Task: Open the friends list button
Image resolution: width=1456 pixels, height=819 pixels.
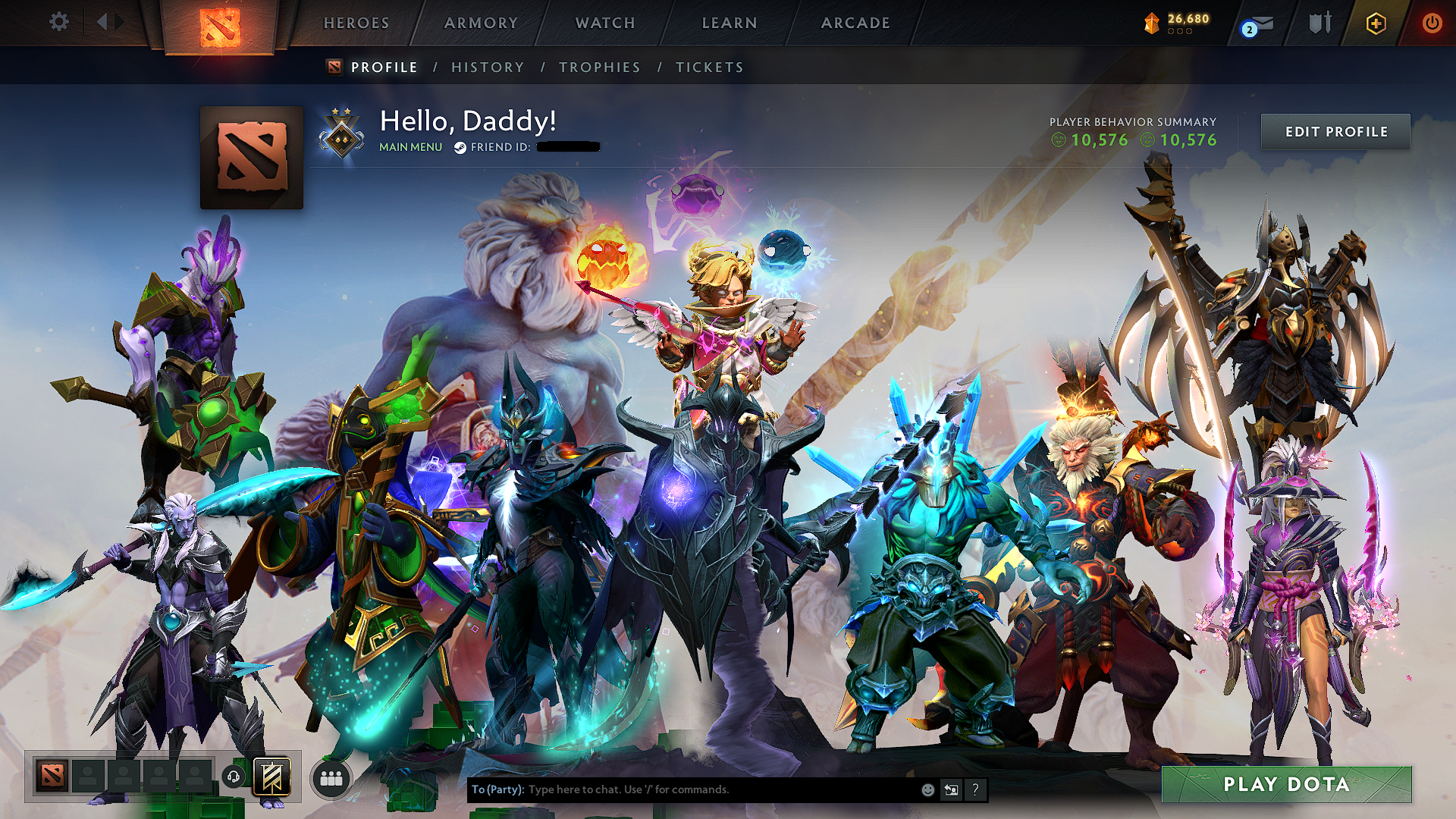Action: (x=331, y=779)
